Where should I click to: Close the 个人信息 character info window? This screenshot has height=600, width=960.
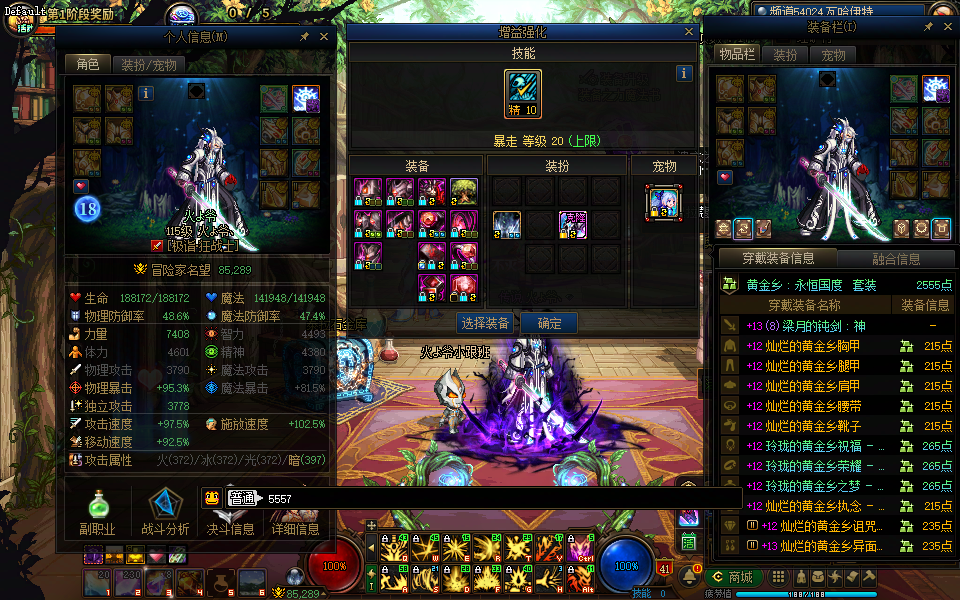[x=323, y=36]
